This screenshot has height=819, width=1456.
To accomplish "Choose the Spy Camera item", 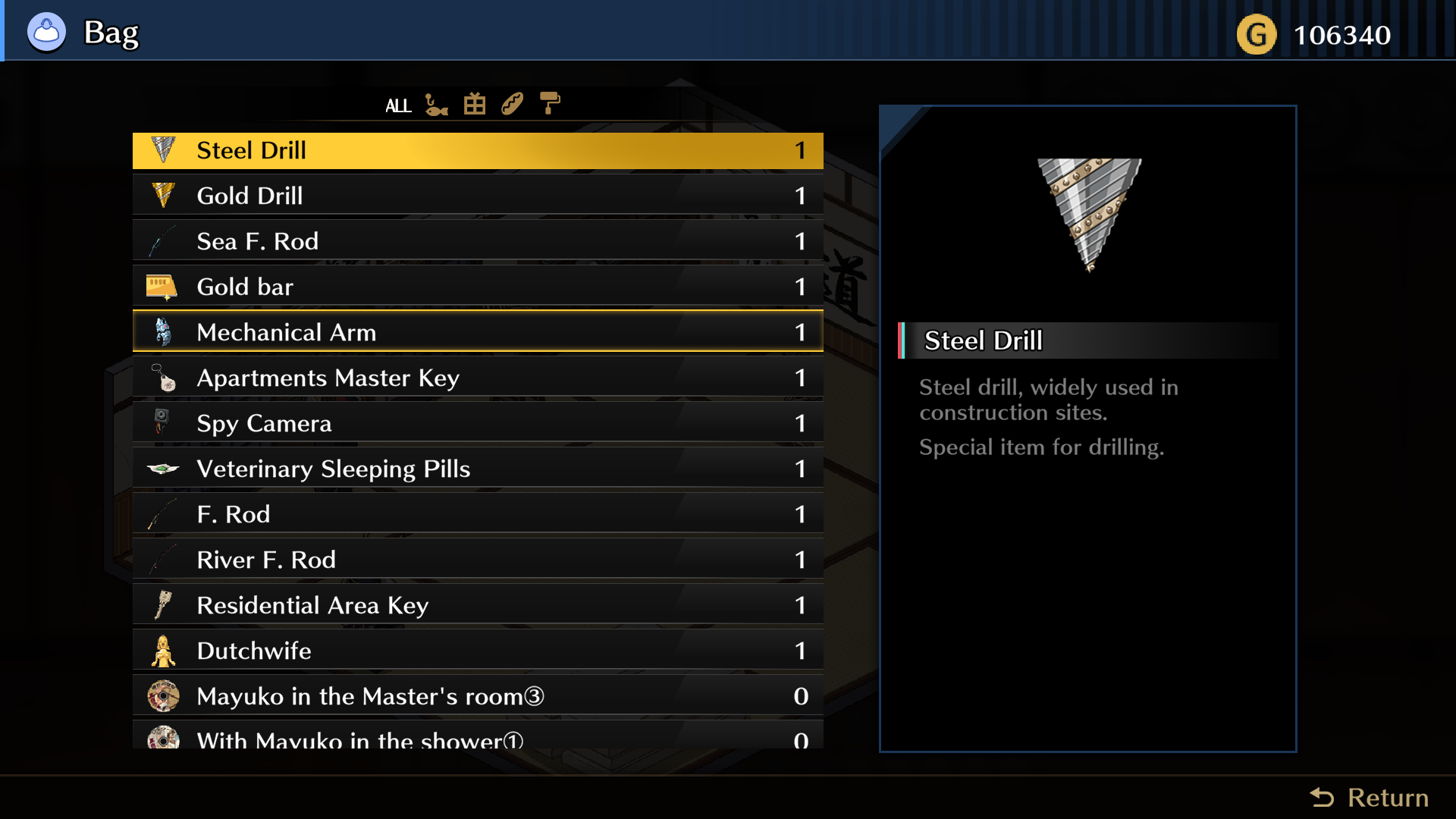I will coord(478,423).
